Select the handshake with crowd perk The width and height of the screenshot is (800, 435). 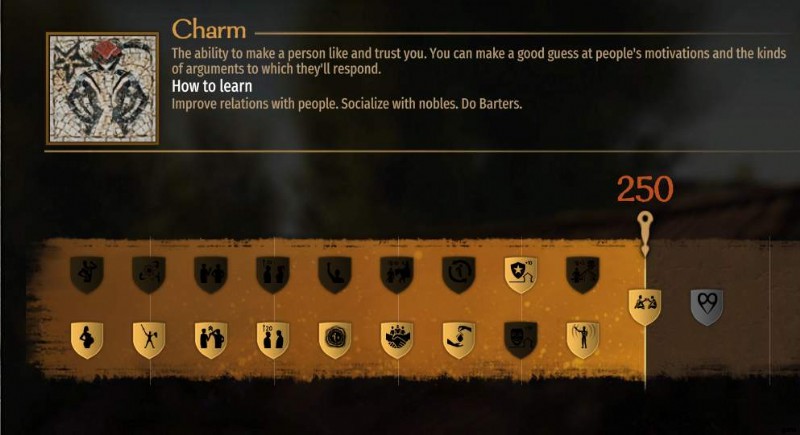point(397,340)
